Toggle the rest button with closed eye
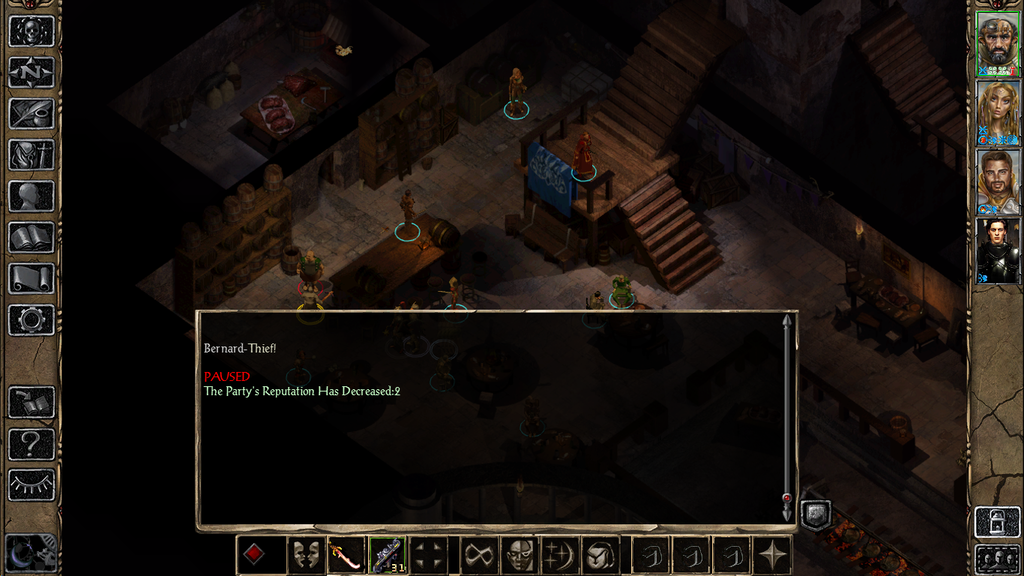The height and width of the screenshot is (576, 1024). click(x=31, y=485)
